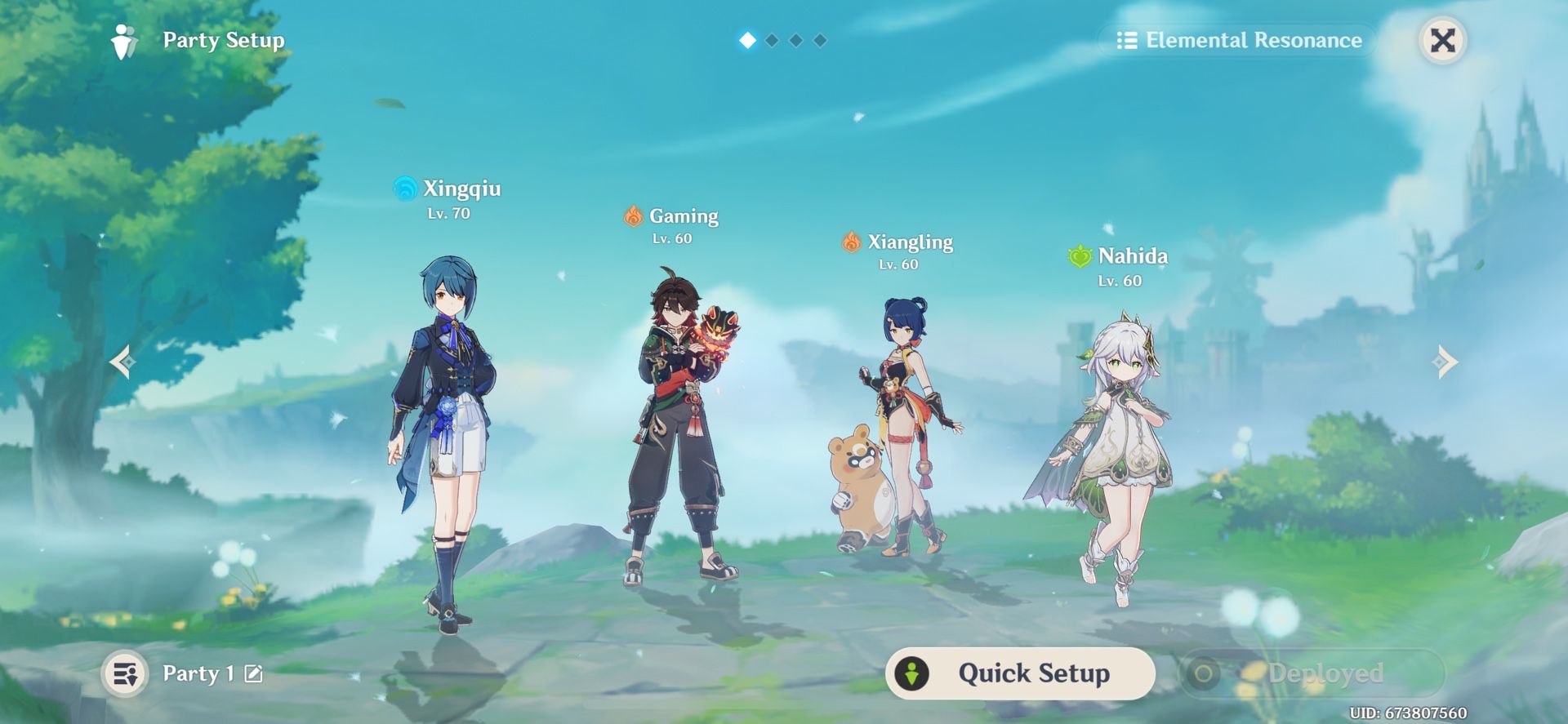Select the first party page dot

(748, 41)
